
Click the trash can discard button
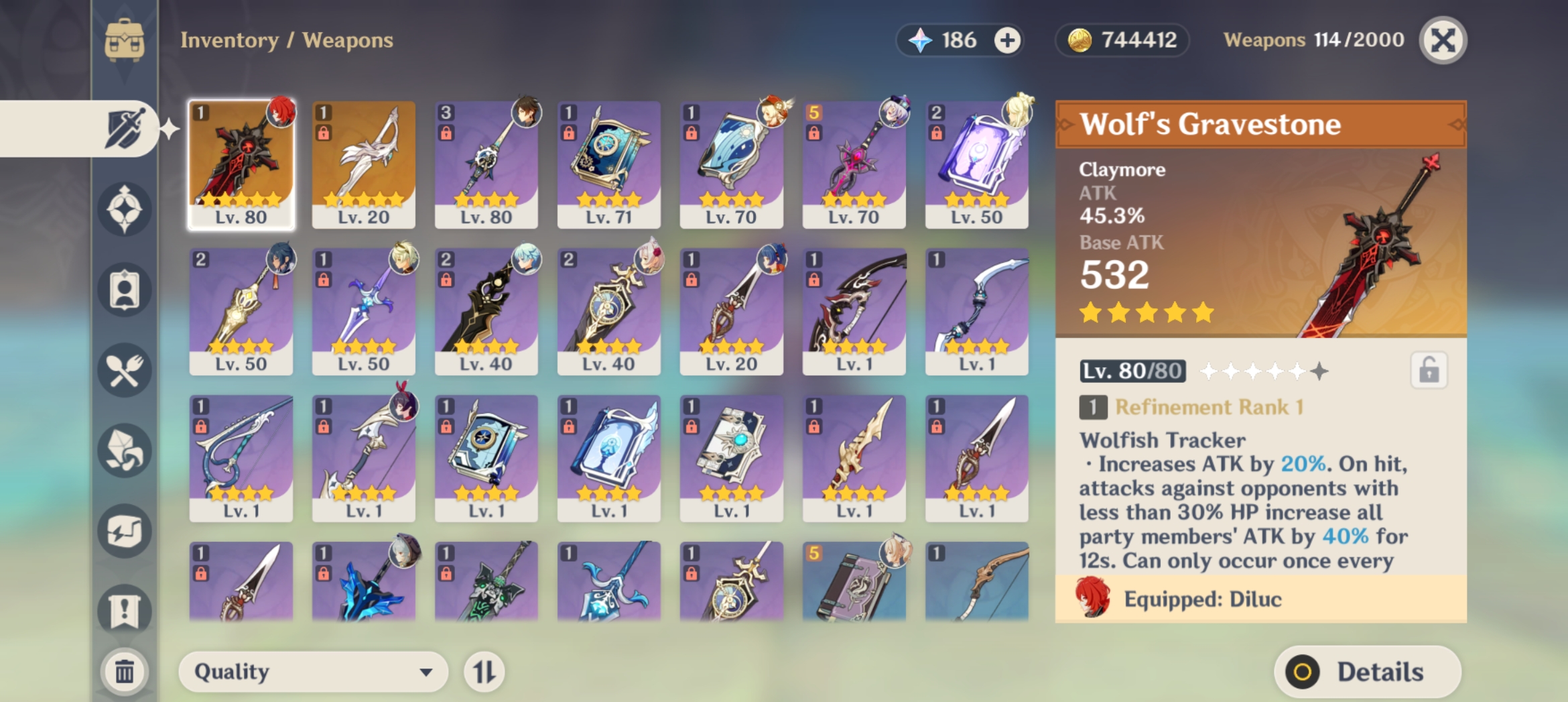pyautogui.click(x=125, y=670)
